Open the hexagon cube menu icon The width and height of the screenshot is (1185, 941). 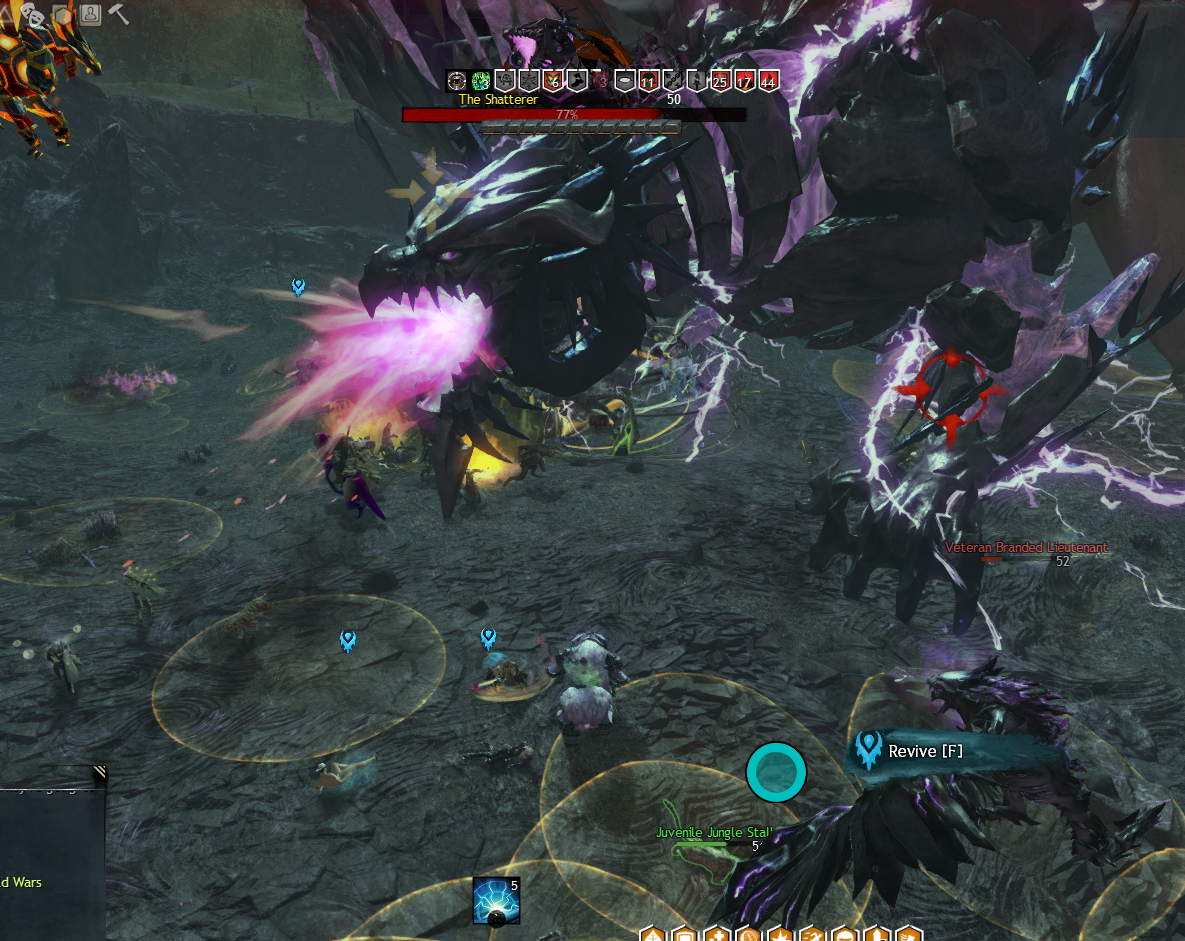62,14
